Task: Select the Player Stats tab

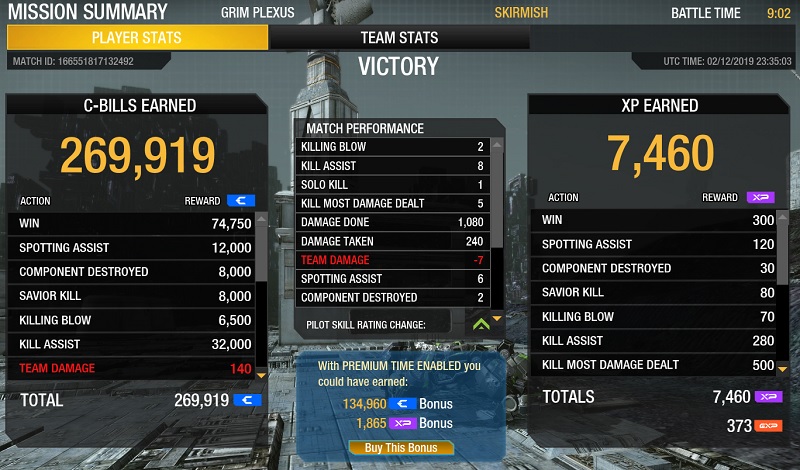Action: coord(137,38)
